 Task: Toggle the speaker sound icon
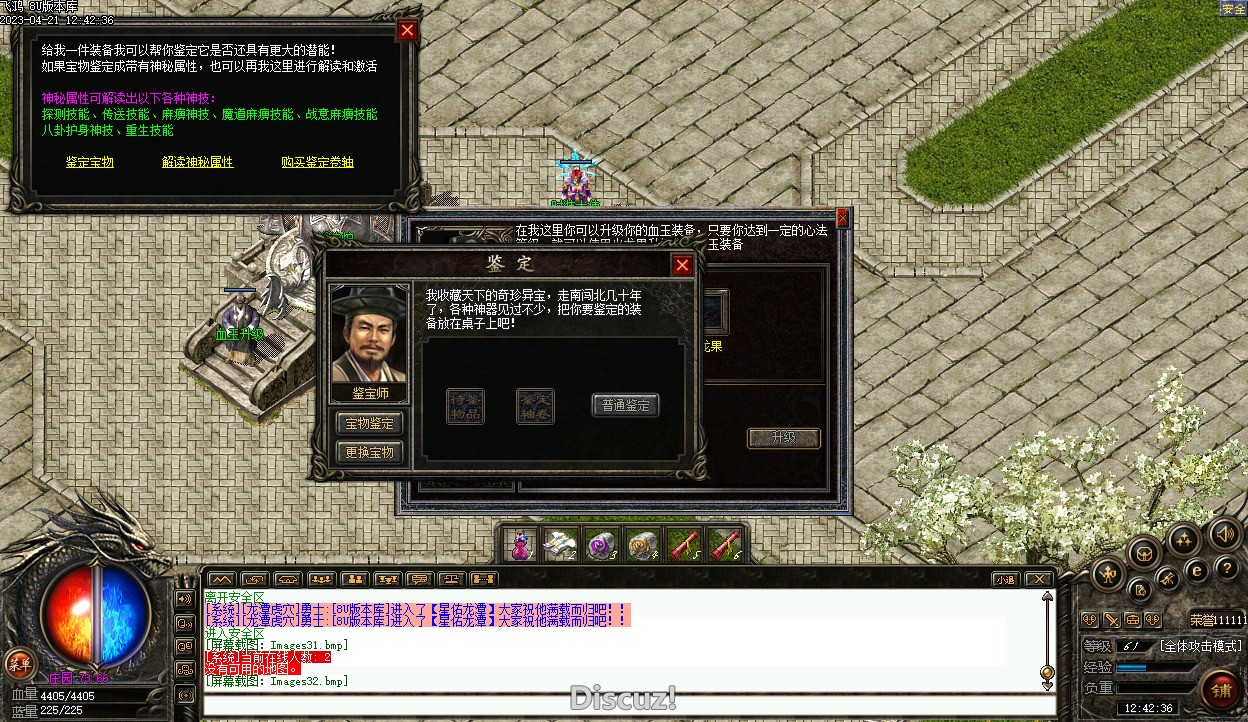coord(1224,533)
